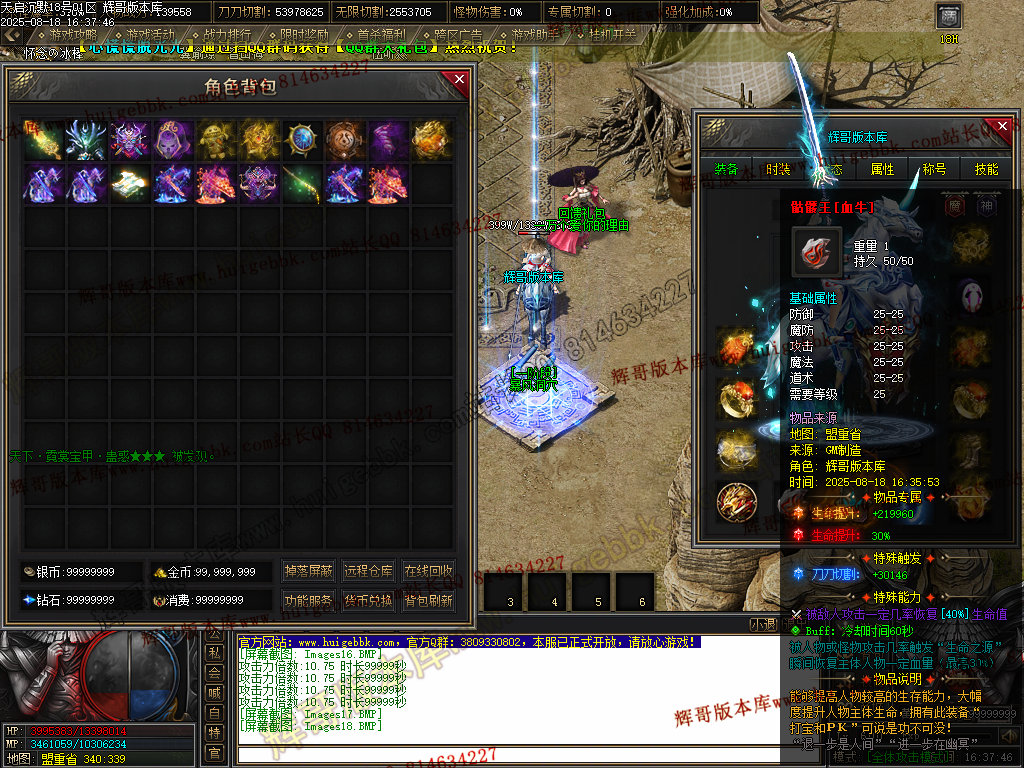Open the 称号 title tab
The height and width of the screenshot is (768, 1024).
934,169
